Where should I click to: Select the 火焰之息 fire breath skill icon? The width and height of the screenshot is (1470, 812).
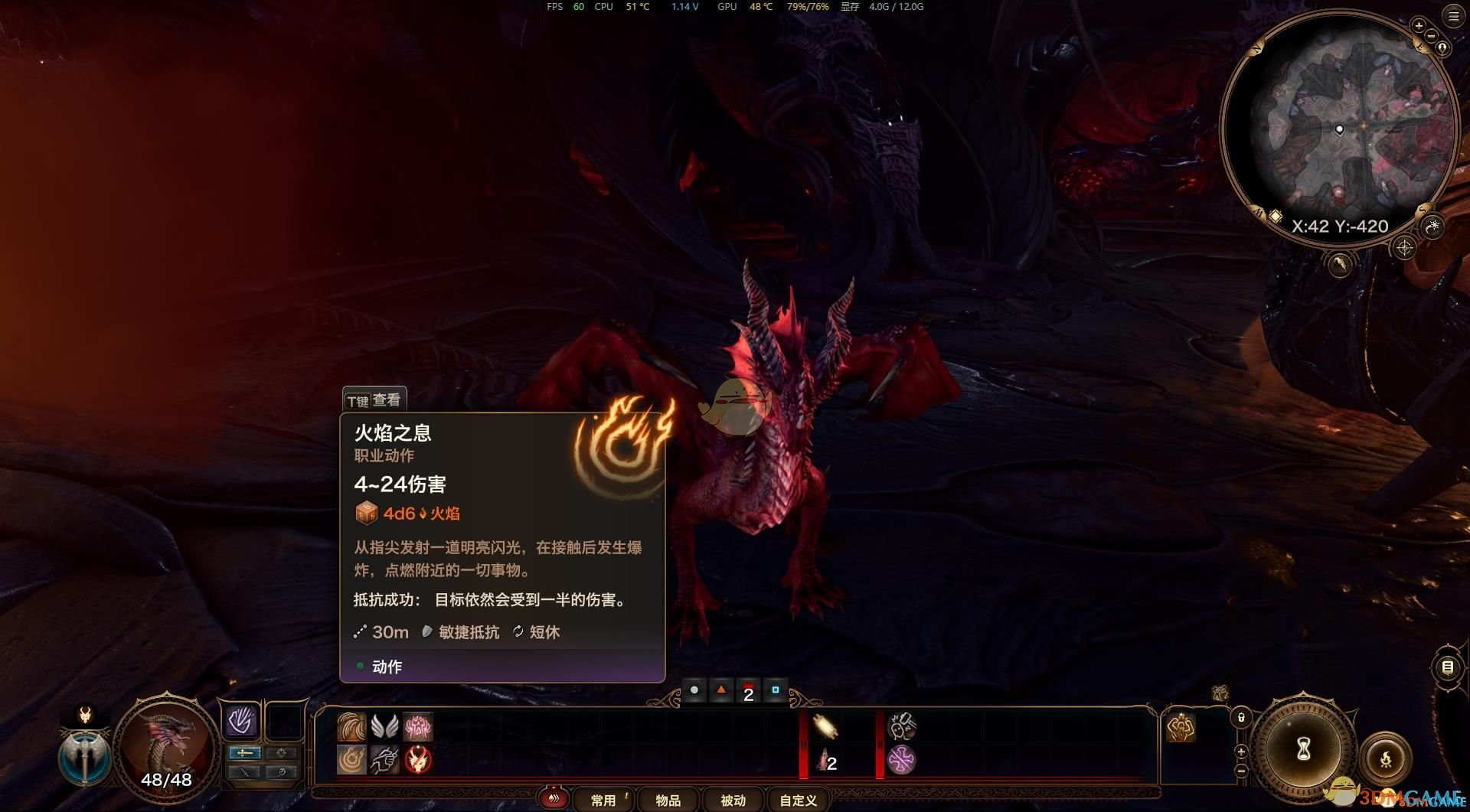(352, 759)
